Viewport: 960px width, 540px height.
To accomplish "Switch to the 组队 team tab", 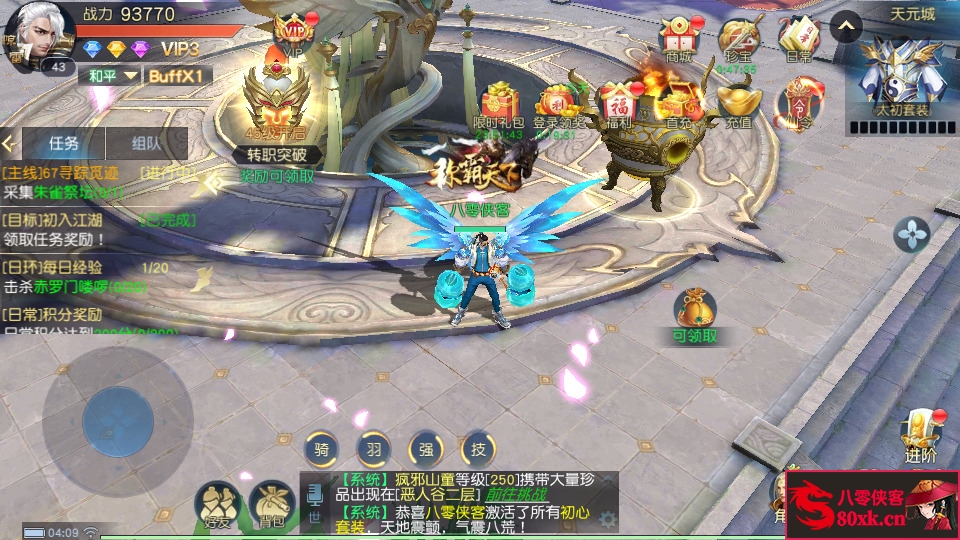I will click(146, 143).
